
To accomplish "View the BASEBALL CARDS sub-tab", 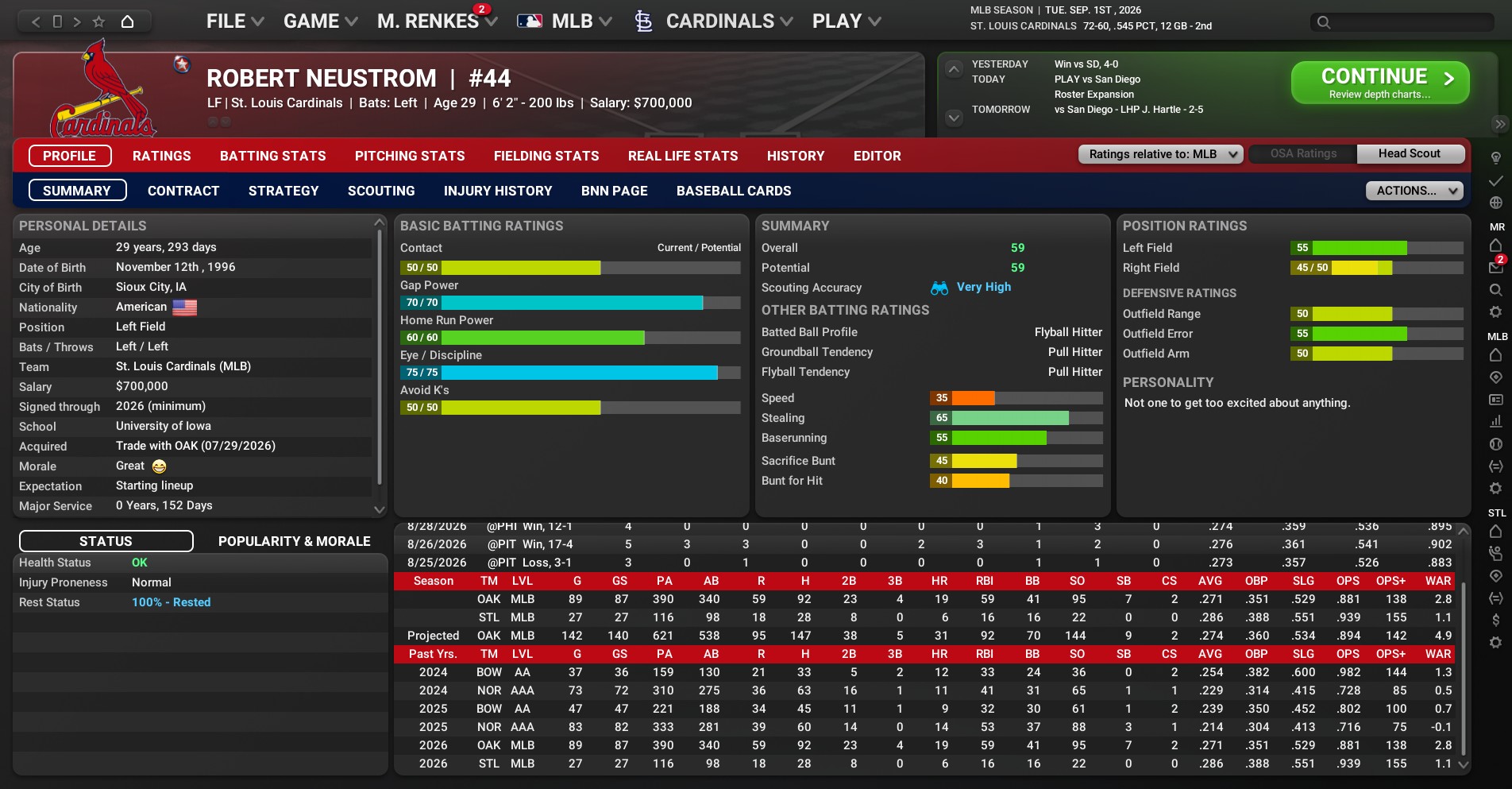I will tap(733, 191).
